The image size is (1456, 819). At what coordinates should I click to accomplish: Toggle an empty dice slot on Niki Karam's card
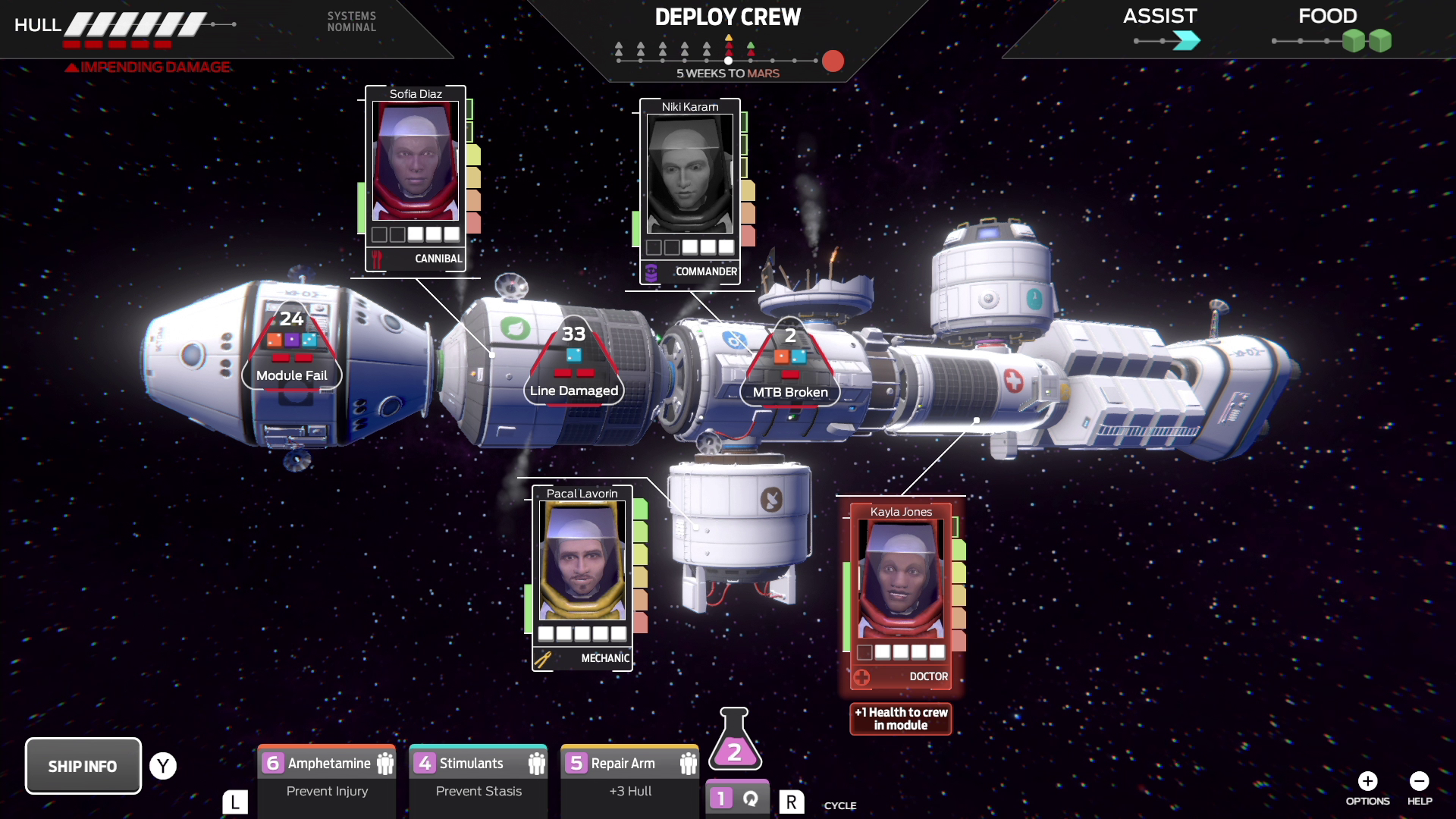(654, 246)
